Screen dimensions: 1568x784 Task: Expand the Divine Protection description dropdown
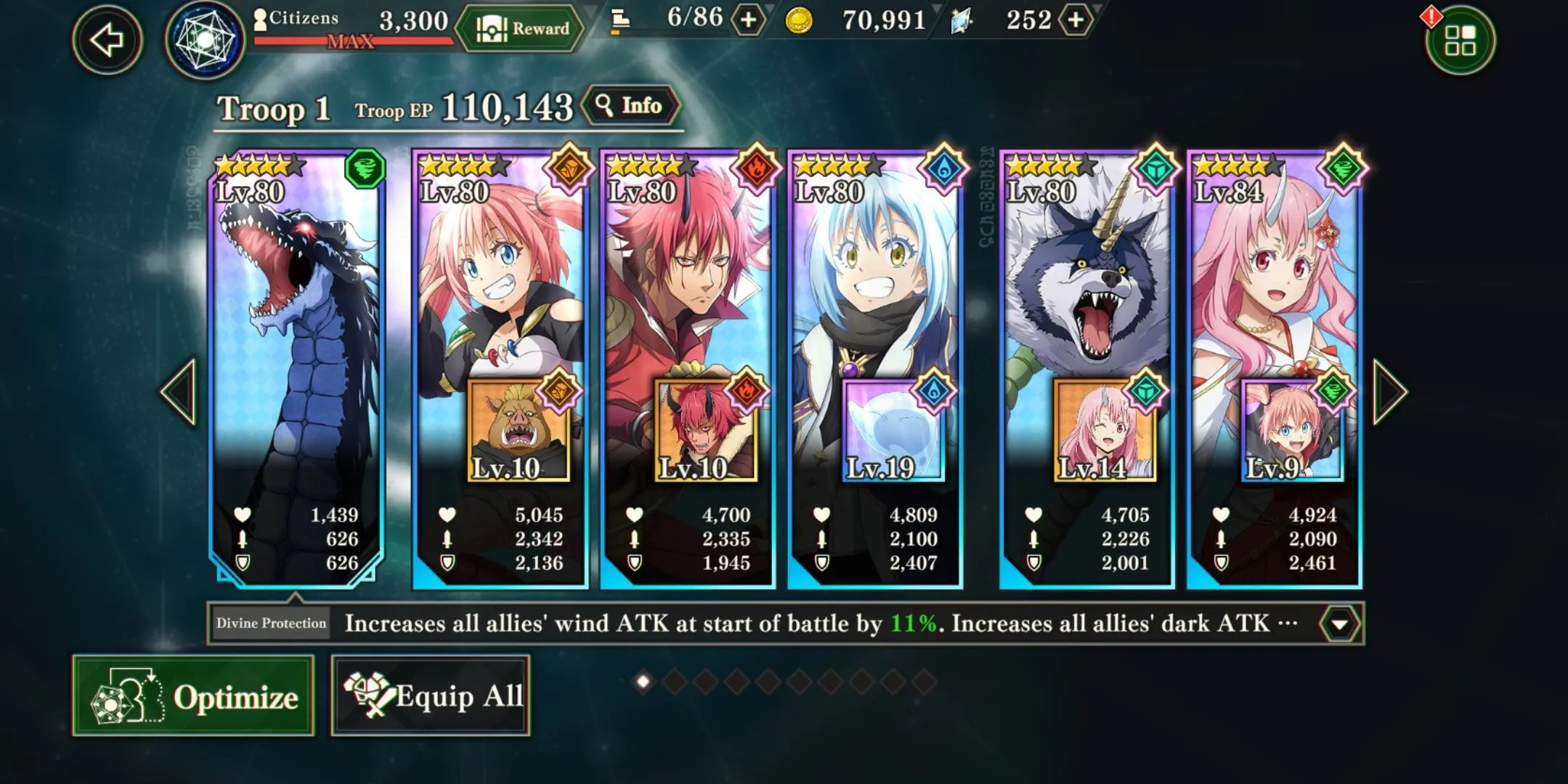tap(1339, 624)
